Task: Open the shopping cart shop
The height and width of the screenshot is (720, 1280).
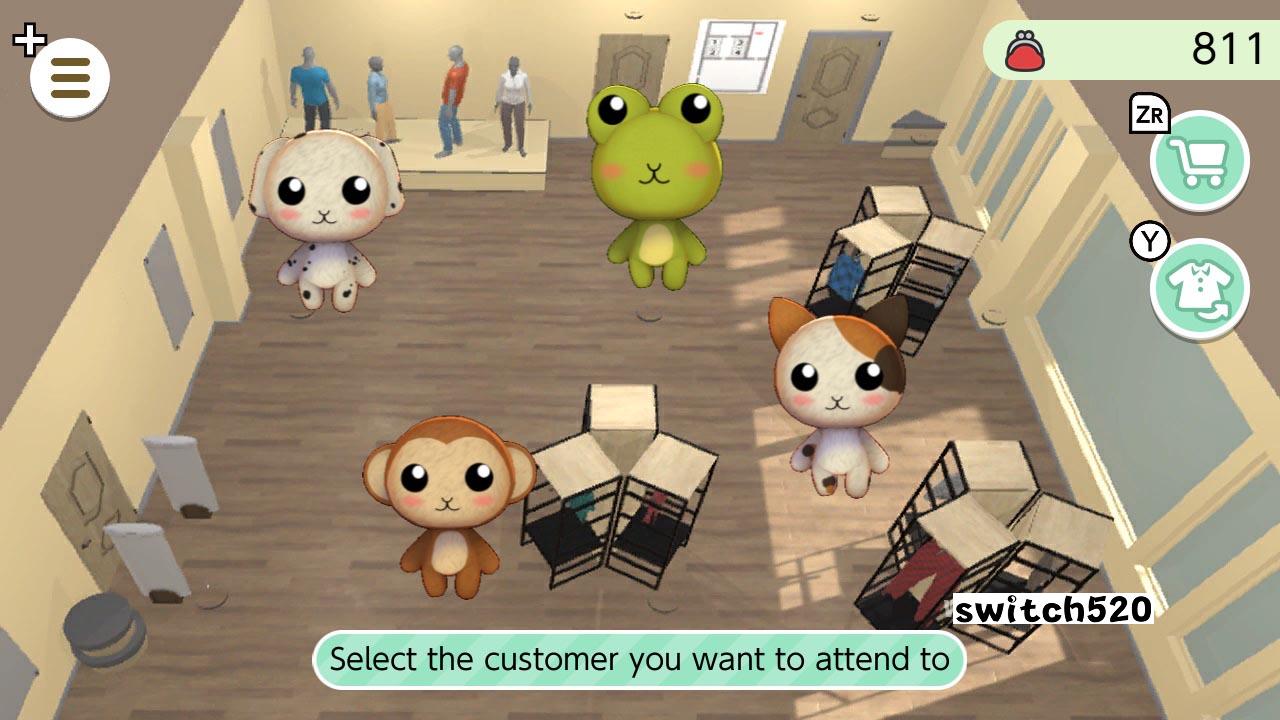Action: click(x=1199, y=161)
